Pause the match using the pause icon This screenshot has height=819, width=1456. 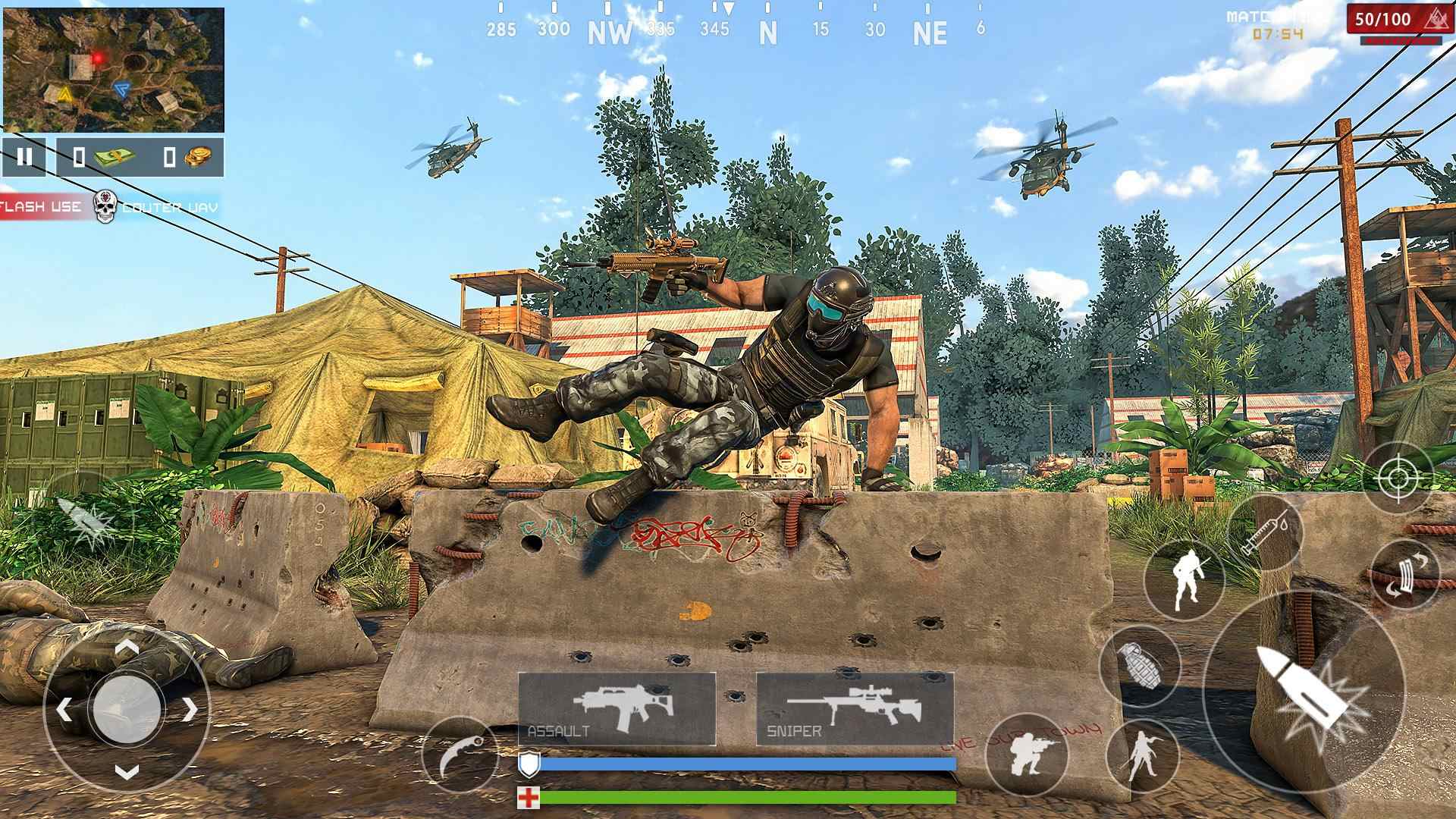pos(25,155)
